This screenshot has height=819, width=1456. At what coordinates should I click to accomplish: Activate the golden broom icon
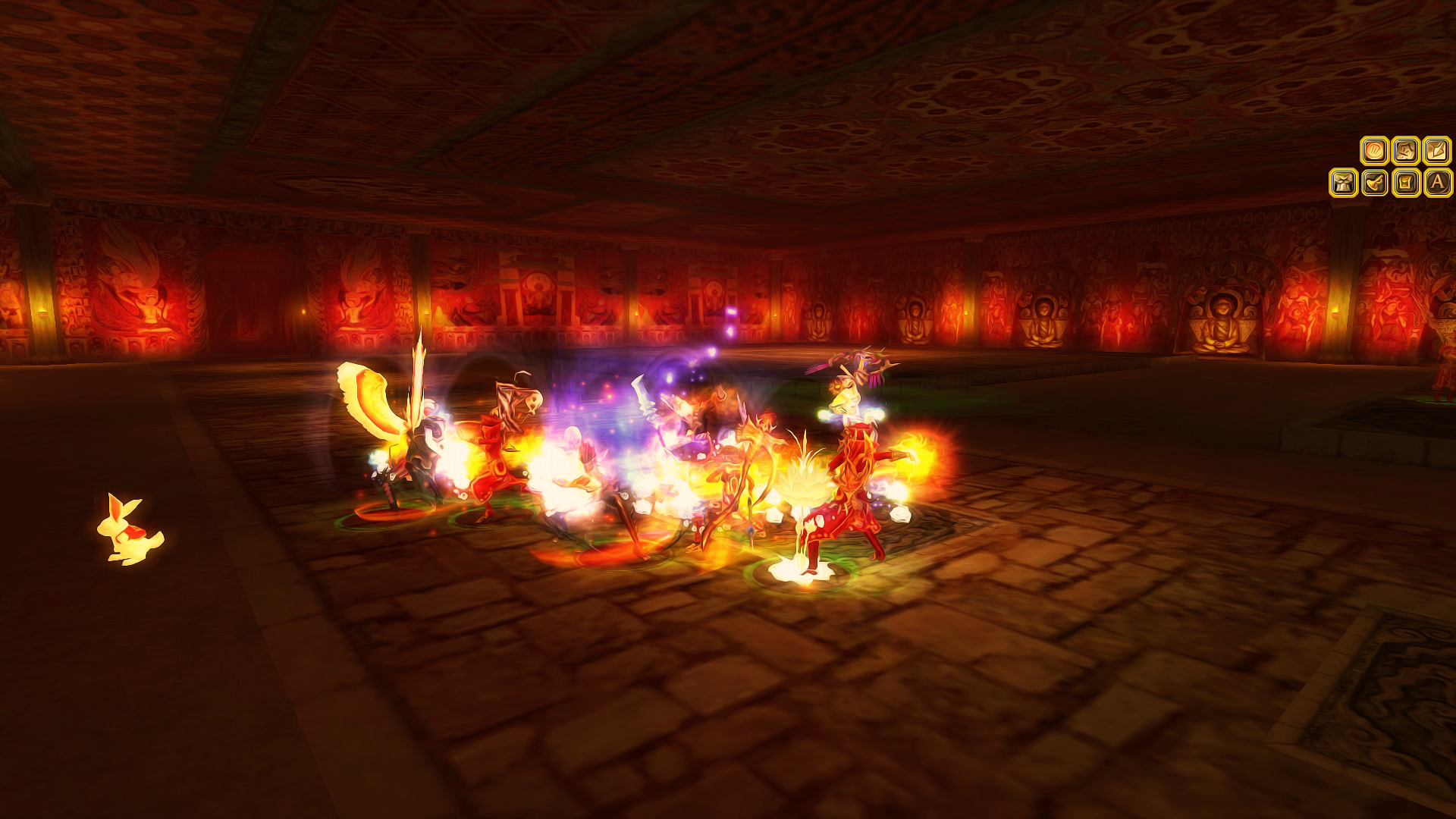1374,183
